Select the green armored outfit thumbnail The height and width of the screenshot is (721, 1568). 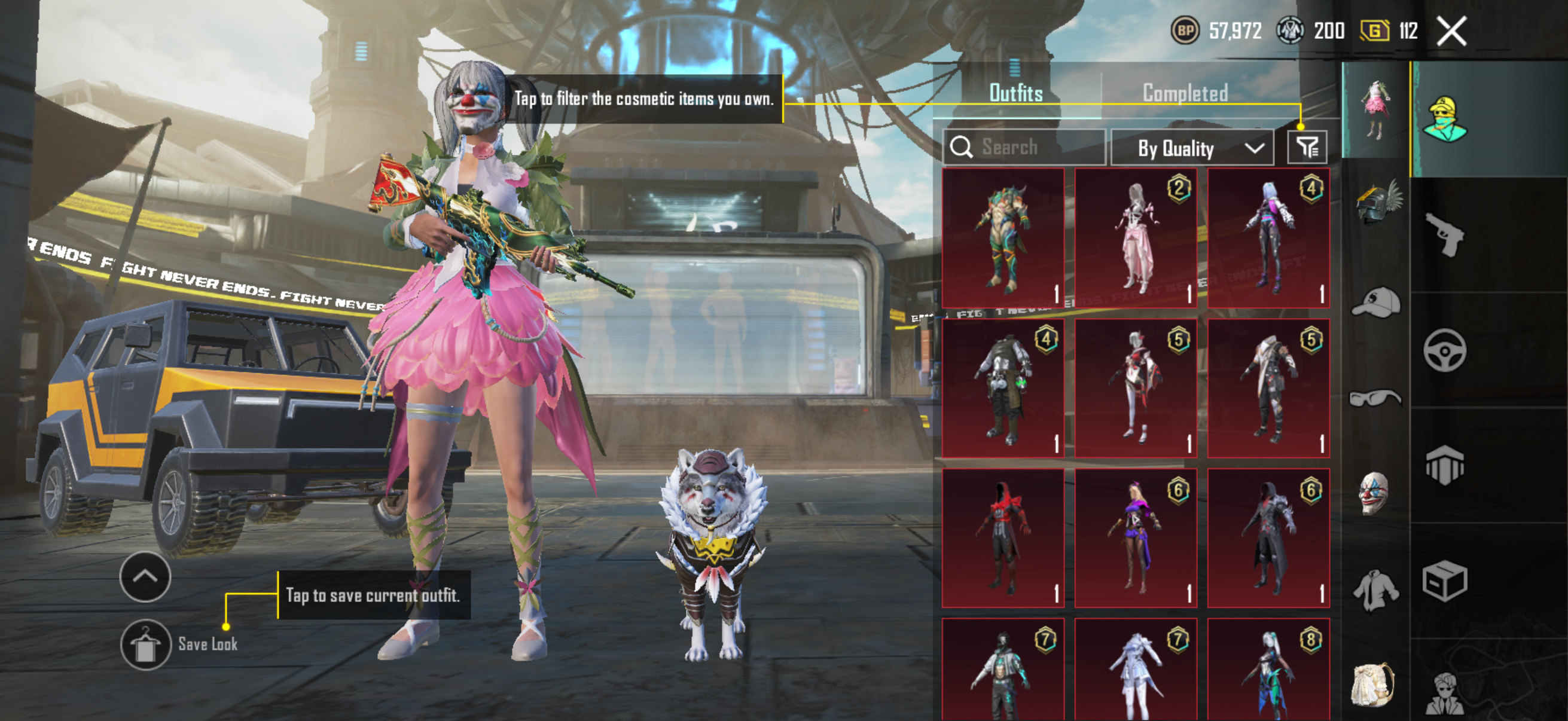point(1002,238)
